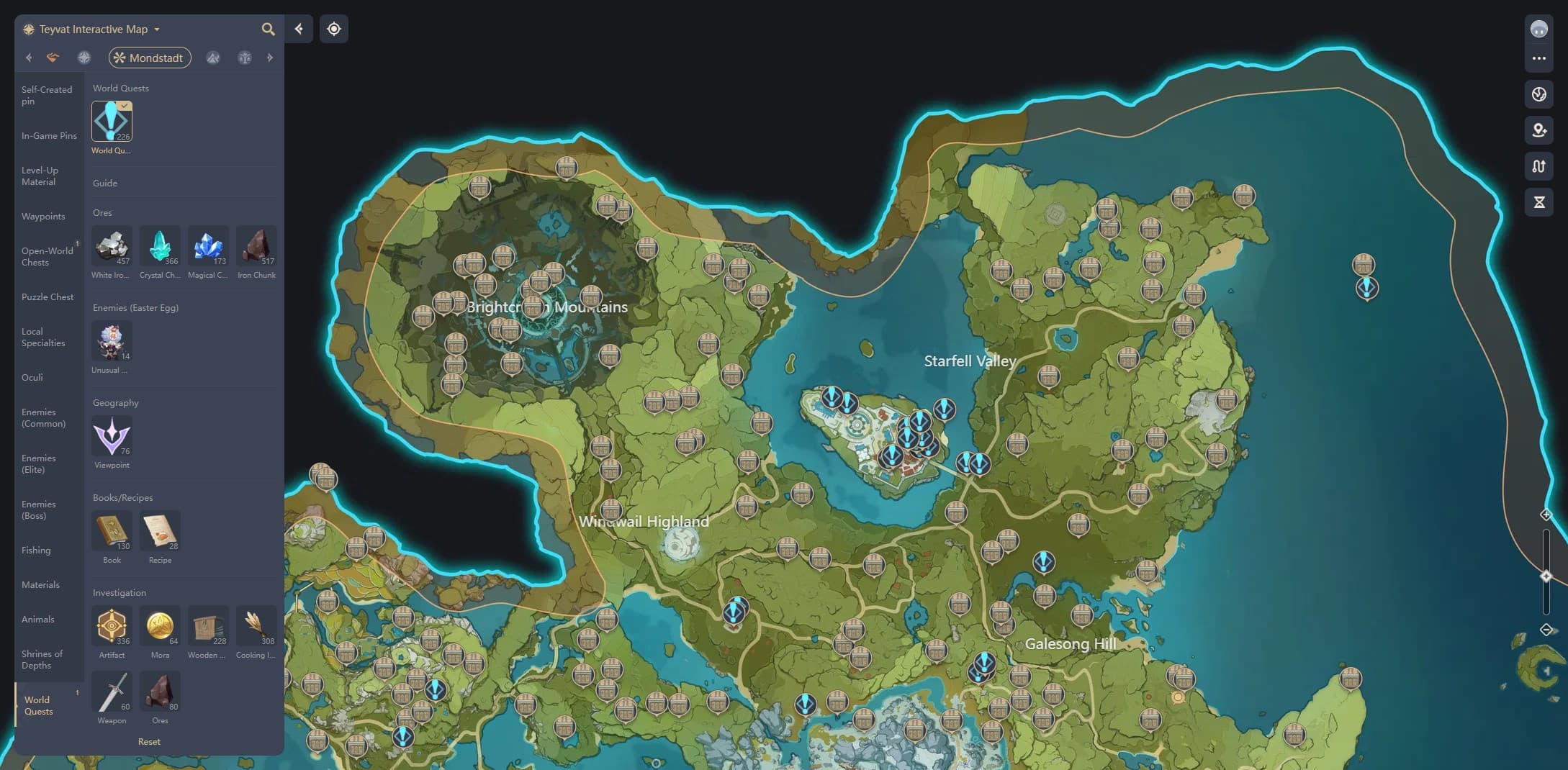Image resolution: width=1568 pixels, height=770 pixels.
Task: Show Crystal Chunk ore markers
Action: 160,246
